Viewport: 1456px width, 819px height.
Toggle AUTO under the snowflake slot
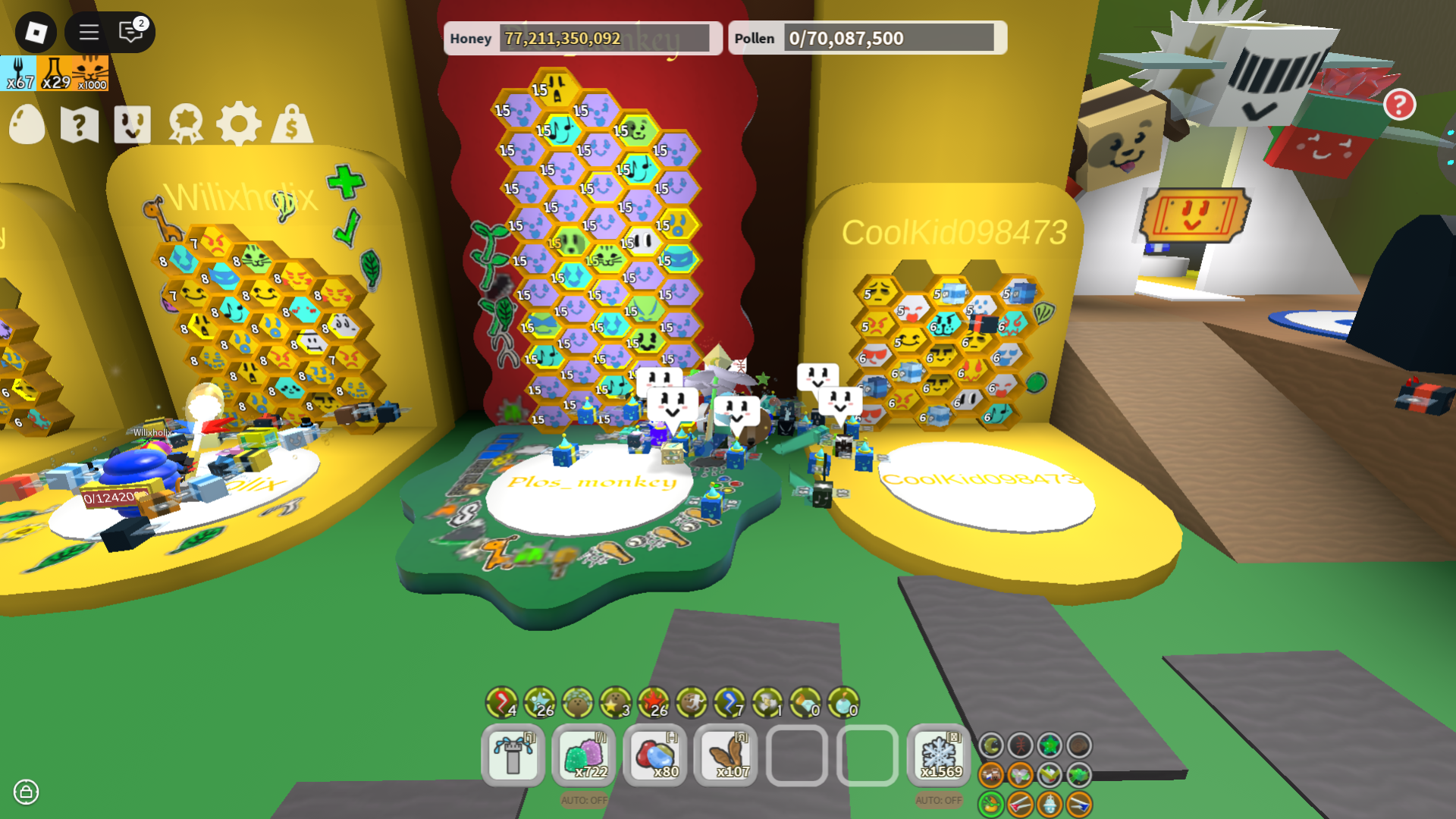click(939, 800)
